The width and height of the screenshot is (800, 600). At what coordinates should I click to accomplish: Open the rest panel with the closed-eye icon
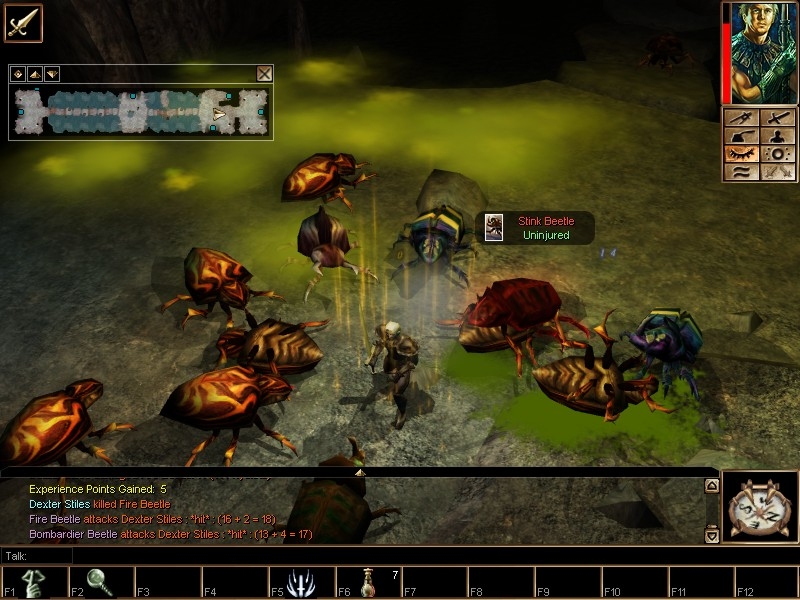click(x=743, y=154)
